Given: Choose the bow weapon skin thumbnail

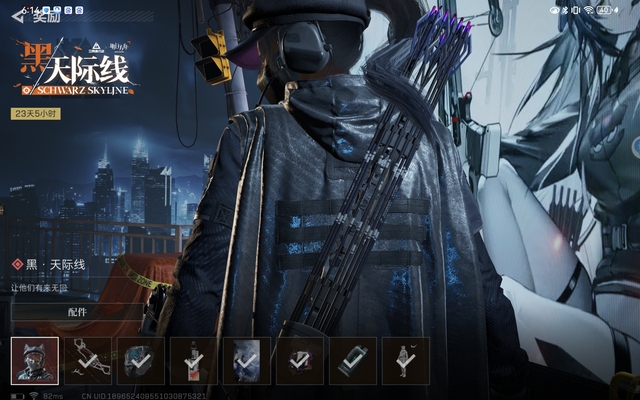Looking at the screenshot, I should tap(88, 360).
